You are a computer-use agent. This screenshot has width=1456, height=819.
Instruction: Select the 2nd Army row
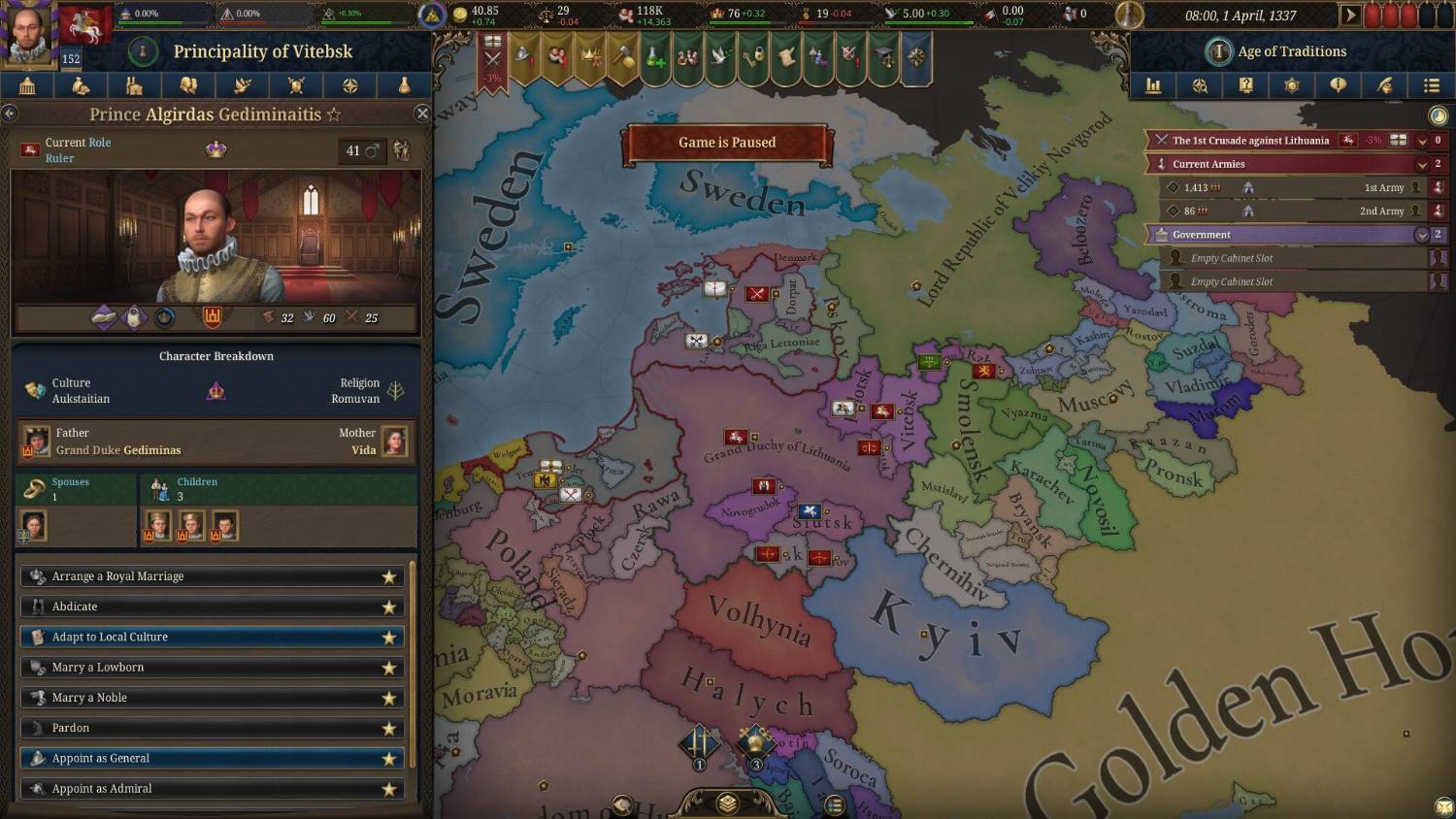point(1291,211)
